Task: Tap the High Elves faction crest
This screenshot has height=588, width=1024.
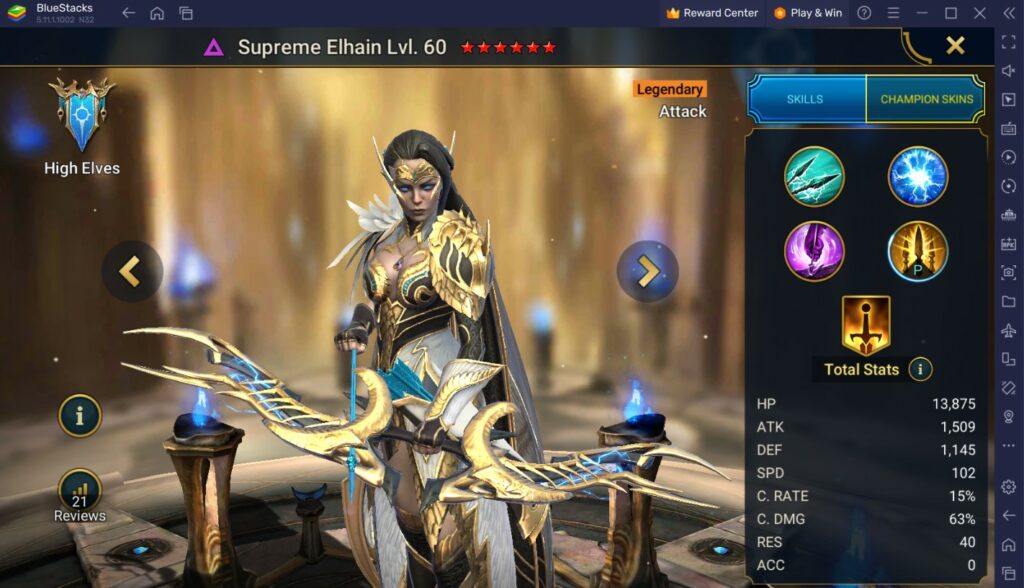Action: pyautogui.click(x=82, y=115)
